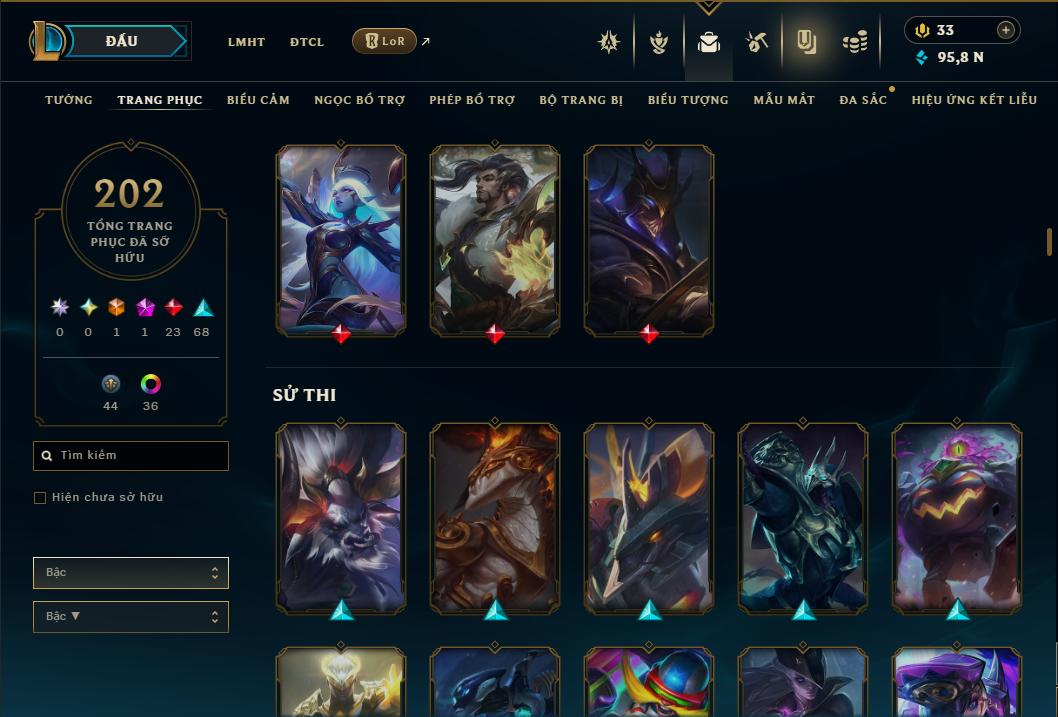Select the pumpkin-head skin card
This screenshot has width=1058, height=717.
pyautogui.click(x=957, y=518)
